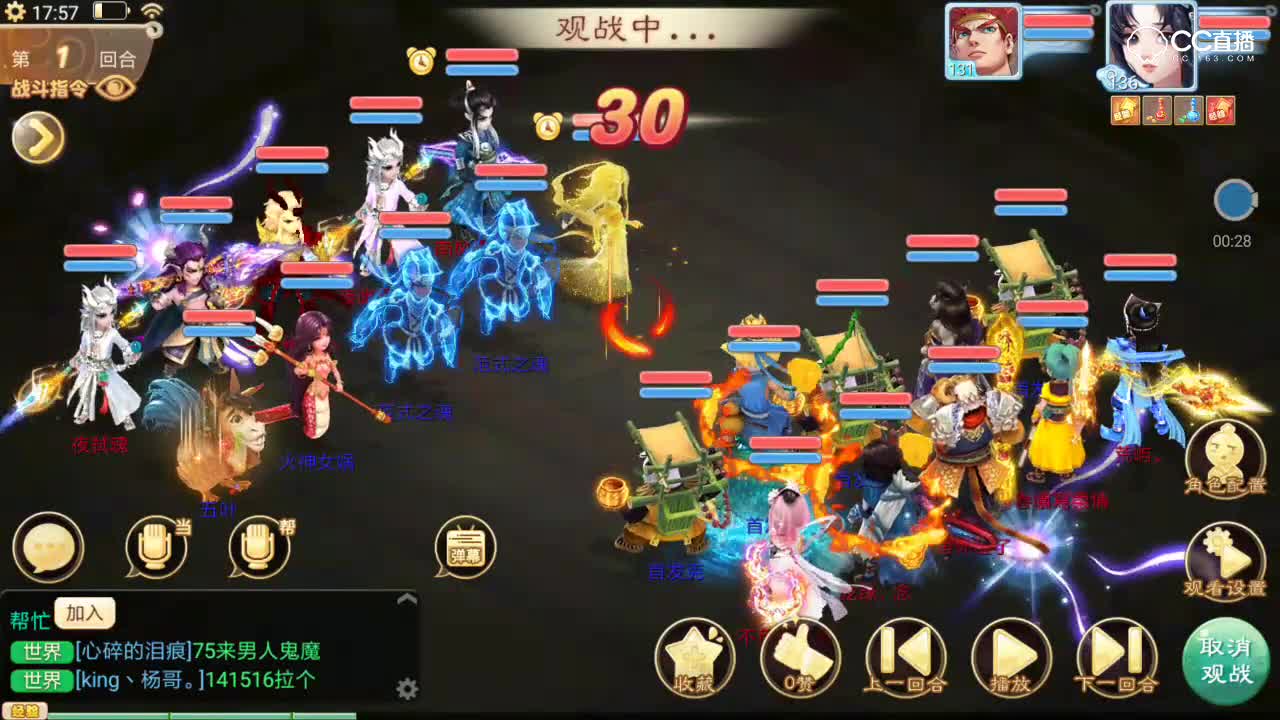Image resolution: width=1280 pixels, height=720 pixels.
Task: Use the red potion item under the avatar
Action: point(1158,110)
